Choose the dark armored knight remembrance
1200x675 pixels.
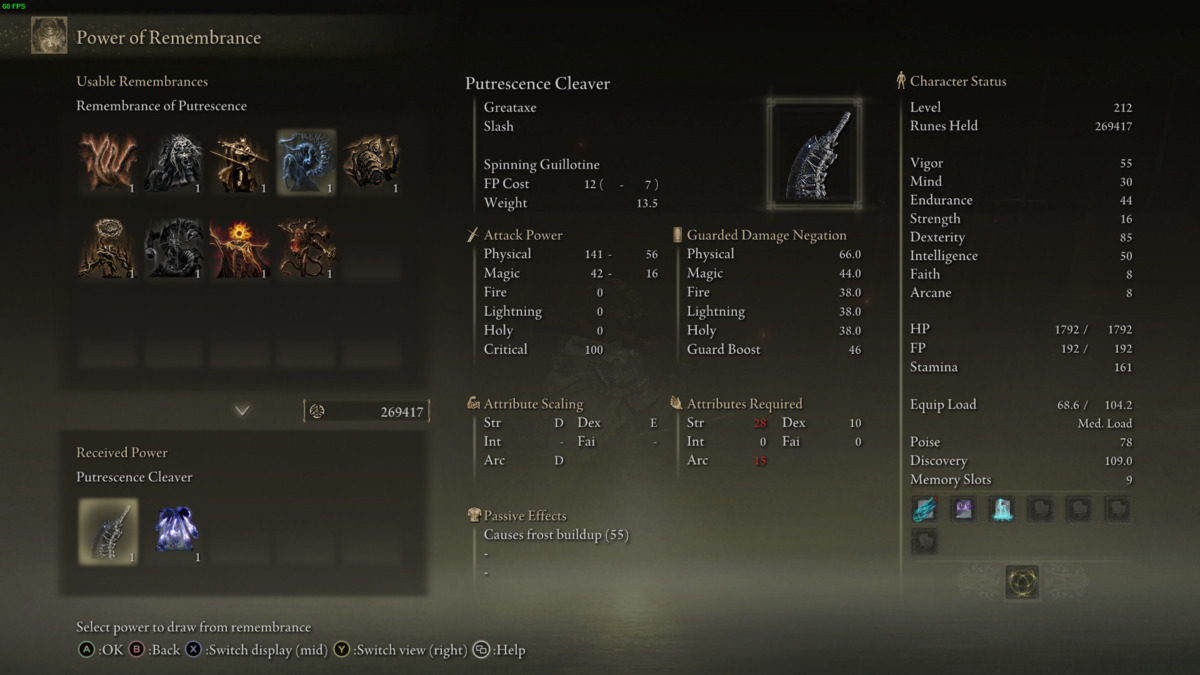pyautogui.click(x=174, y=247)
